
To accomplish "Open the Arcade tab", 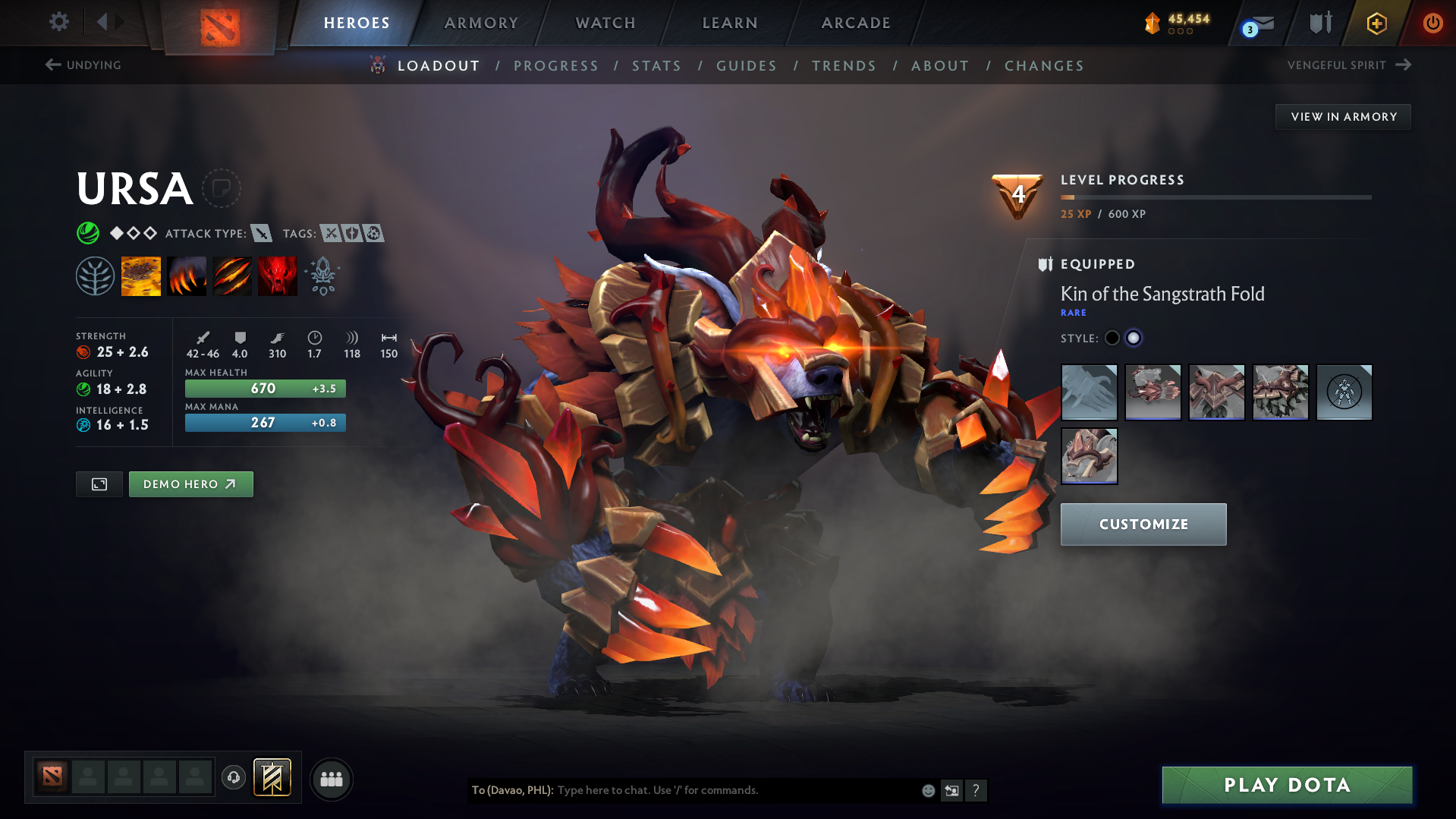I will click(x=856, y=23).
